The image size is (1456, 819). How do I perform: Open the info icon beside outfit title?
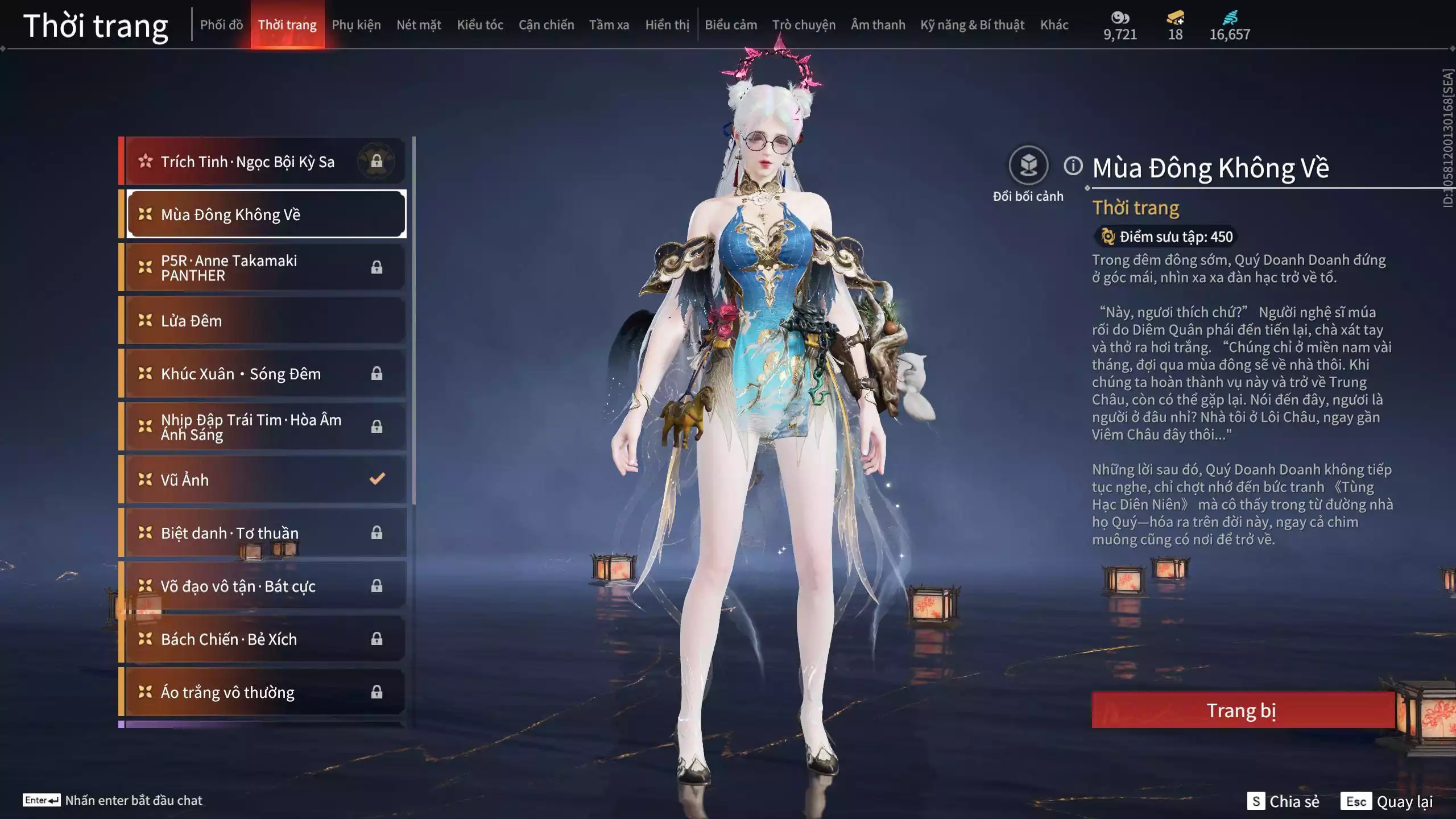point(1073,166)
